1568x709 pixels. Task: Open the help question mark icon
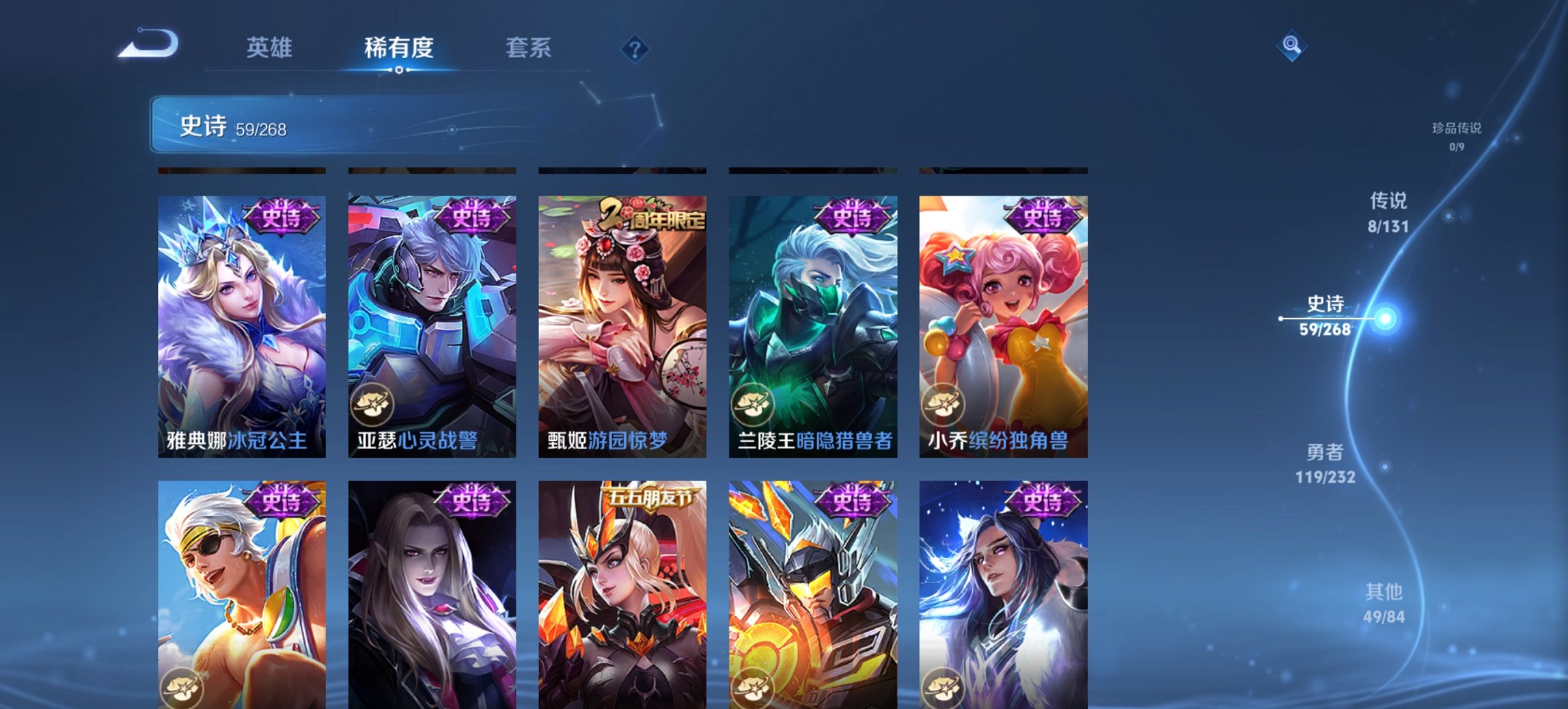pos(636,49)
